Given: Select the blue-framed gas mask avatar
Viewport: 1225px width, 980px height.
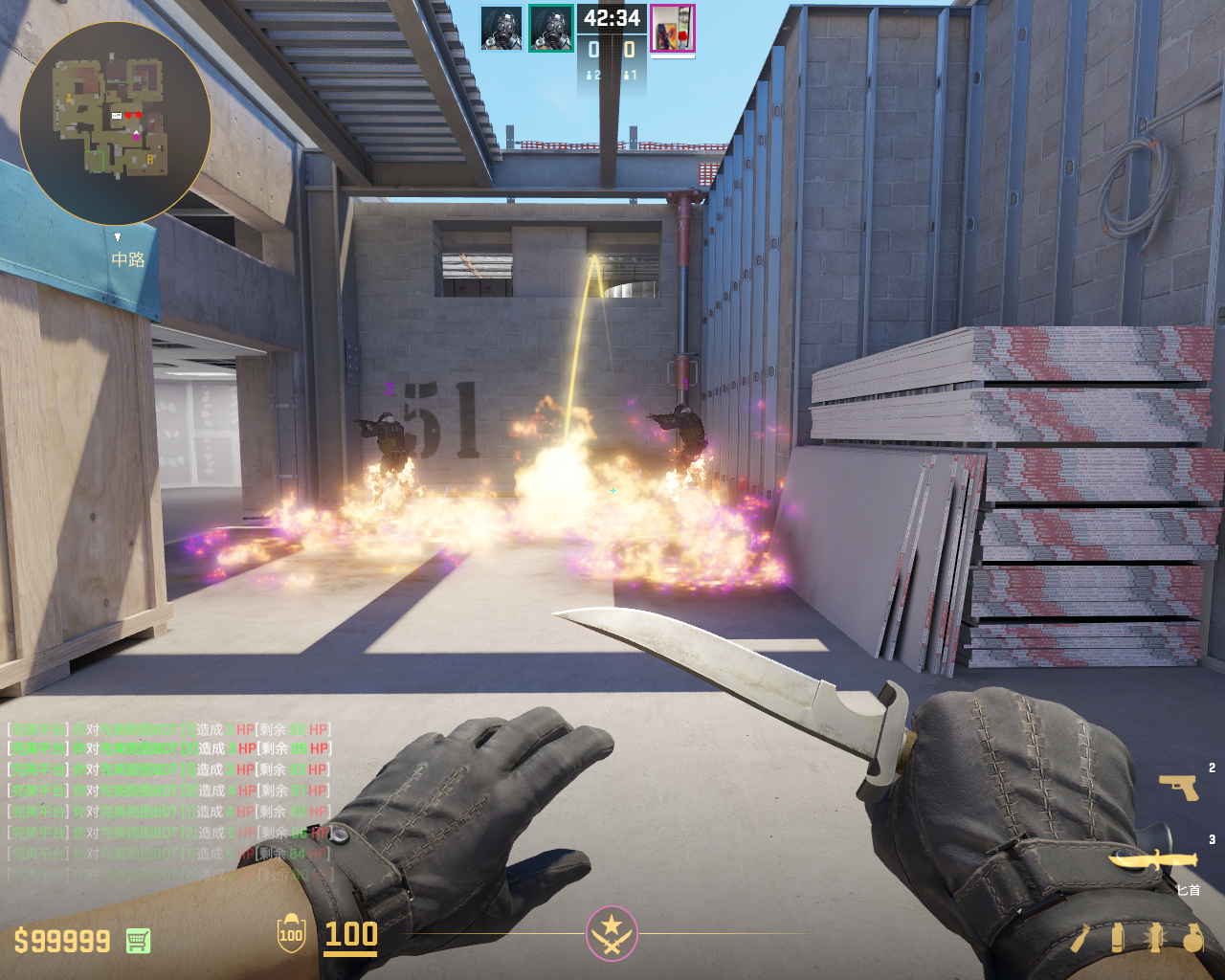Looking at the screenshot, I should pyautogui.click(x=501, y=29).
